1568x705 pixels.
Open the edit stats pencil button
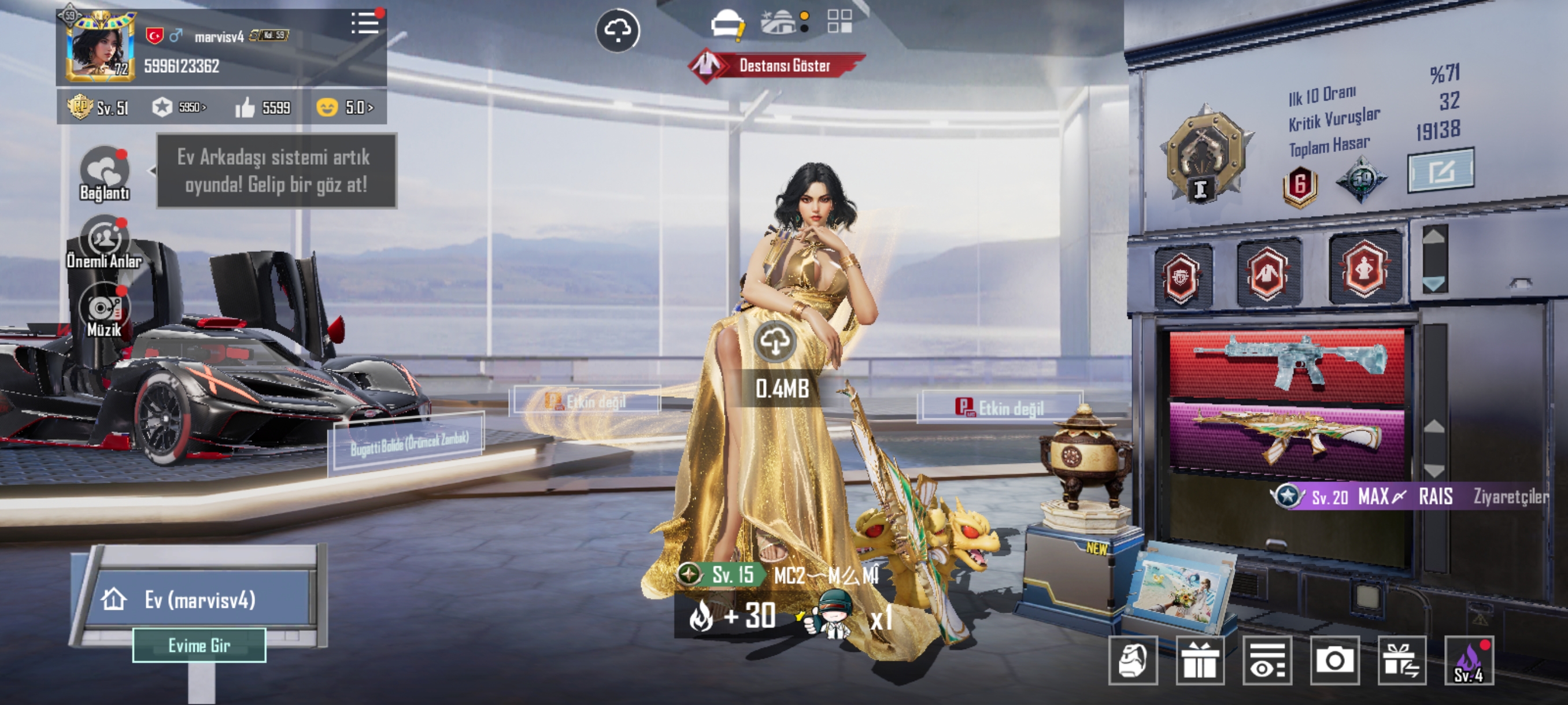pyautogui.click(x=1440, y=171)
